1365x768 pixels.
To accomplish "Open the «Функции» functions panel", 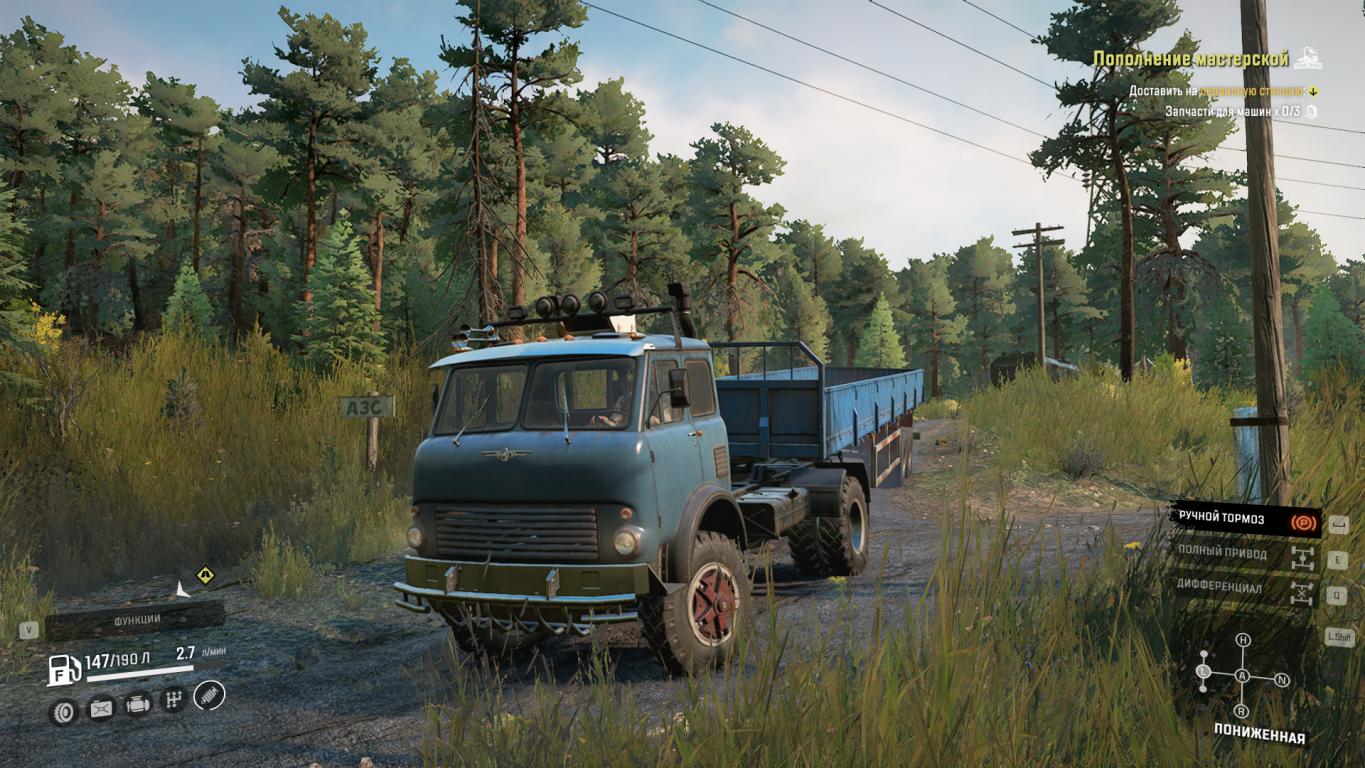I will tap(136, 620).
